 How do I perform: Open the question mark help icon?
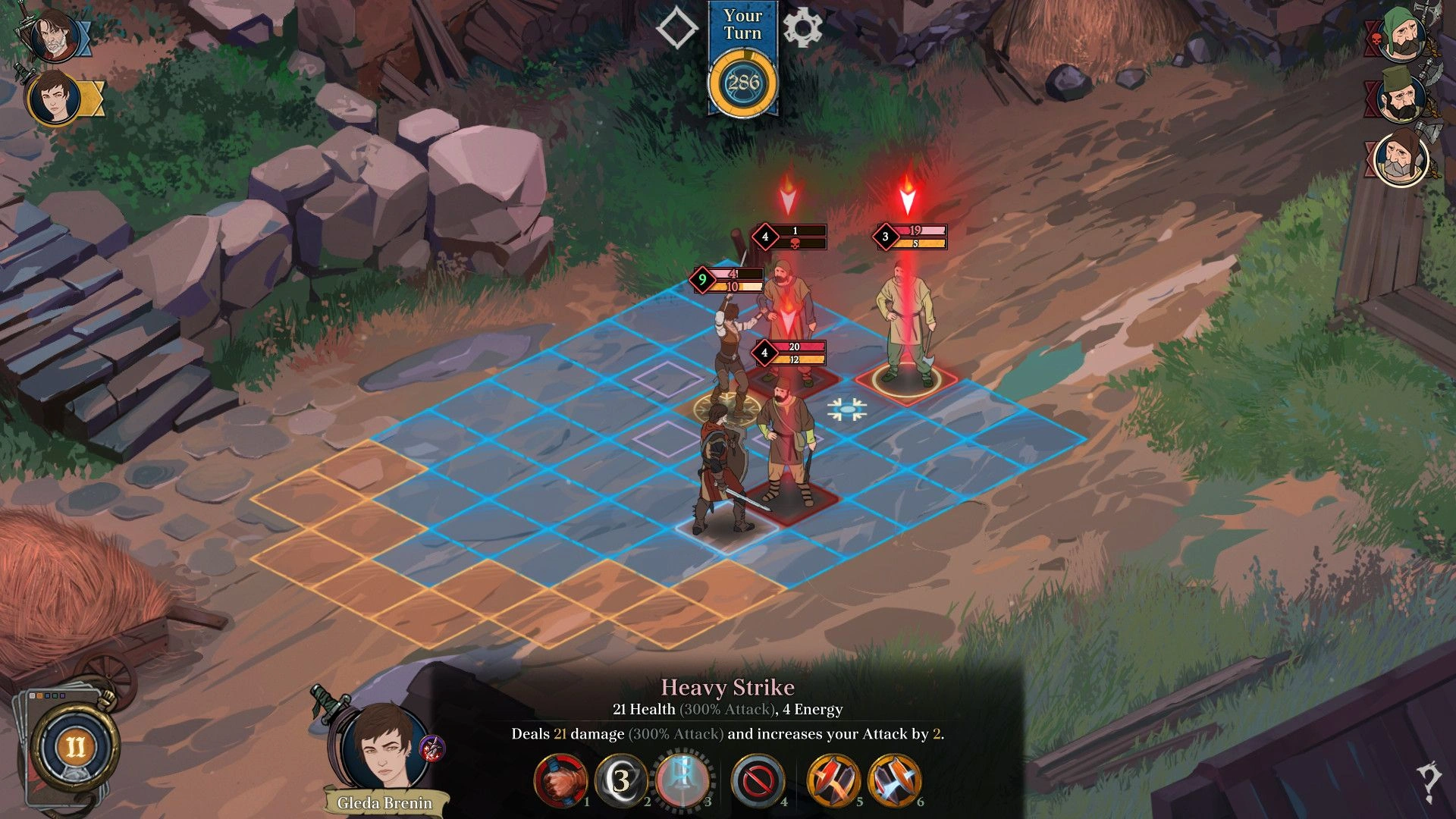(x=1429, y=782)
